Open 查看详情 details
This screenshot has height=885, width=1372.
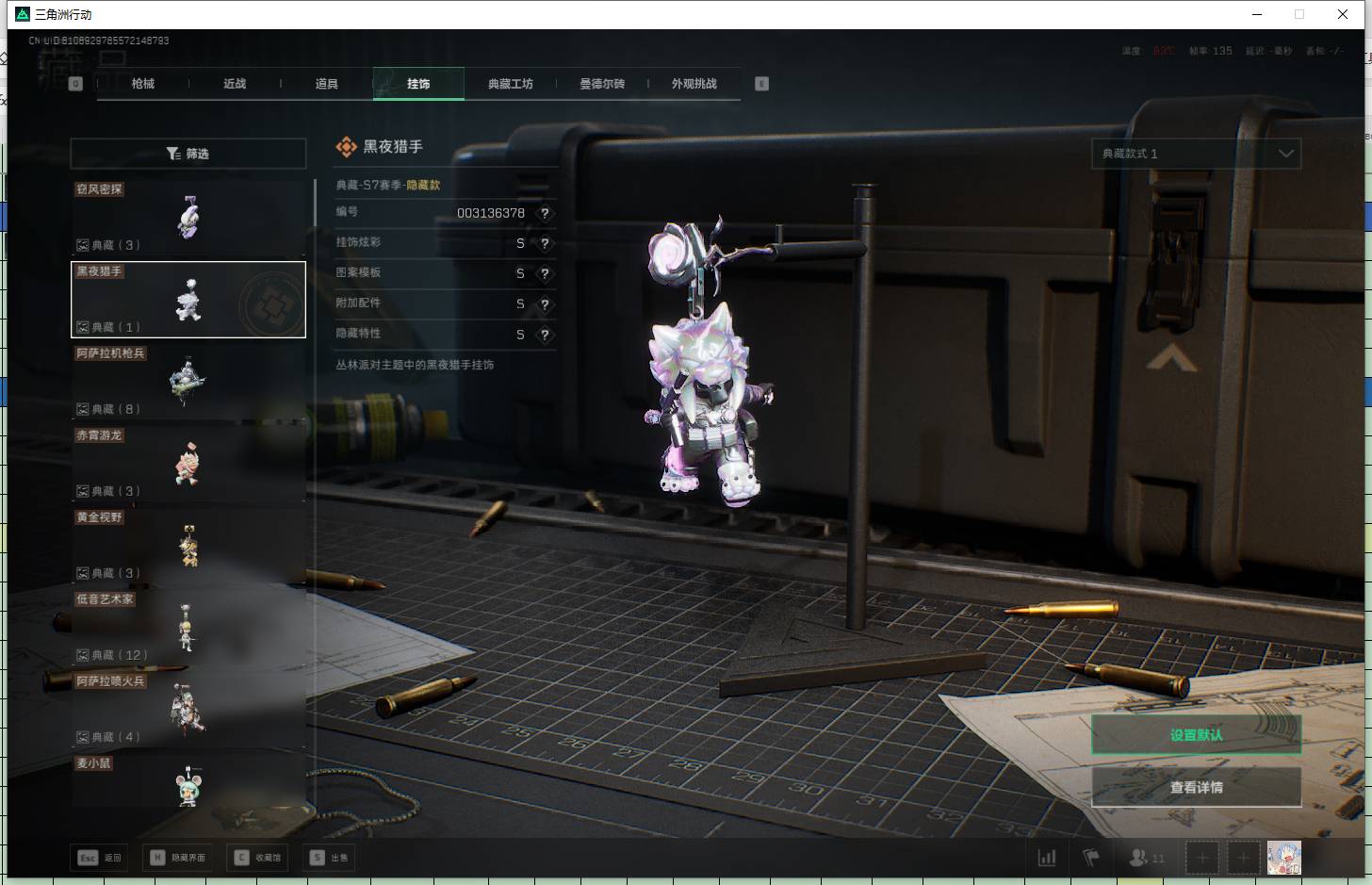[x=1196, y=787]
